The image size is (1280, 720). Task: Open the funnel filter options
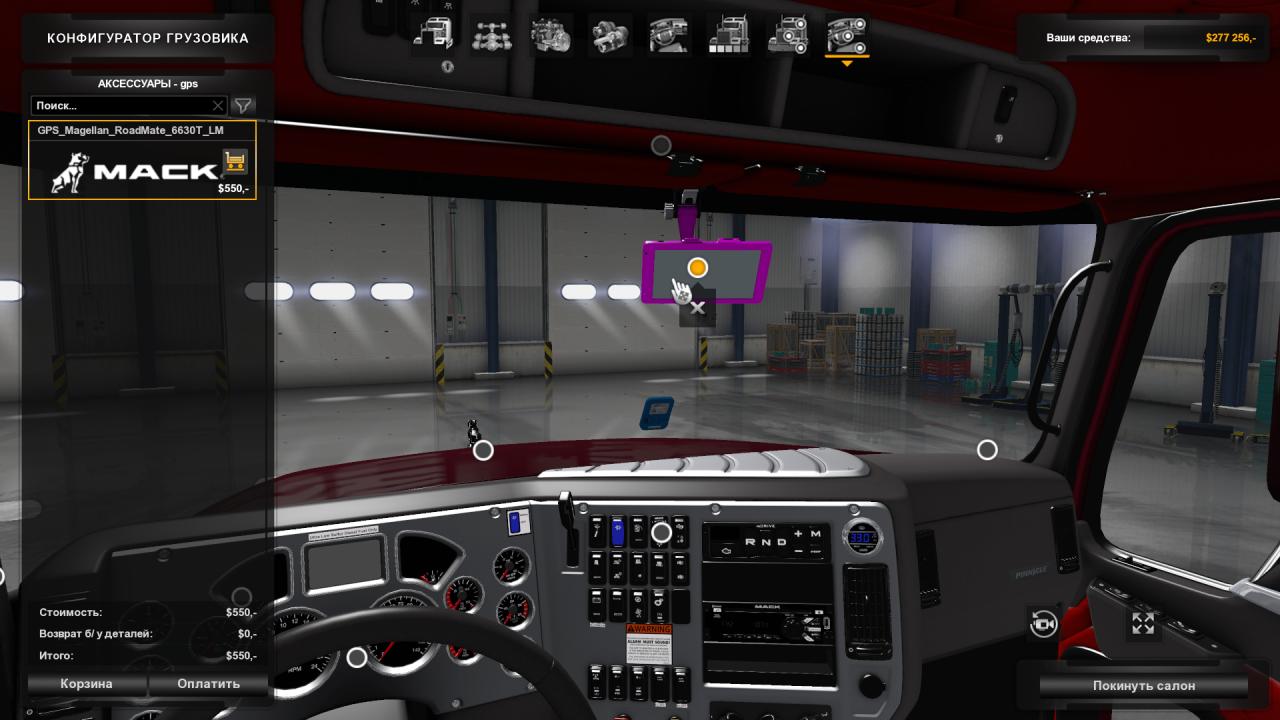tap(243, 105)
